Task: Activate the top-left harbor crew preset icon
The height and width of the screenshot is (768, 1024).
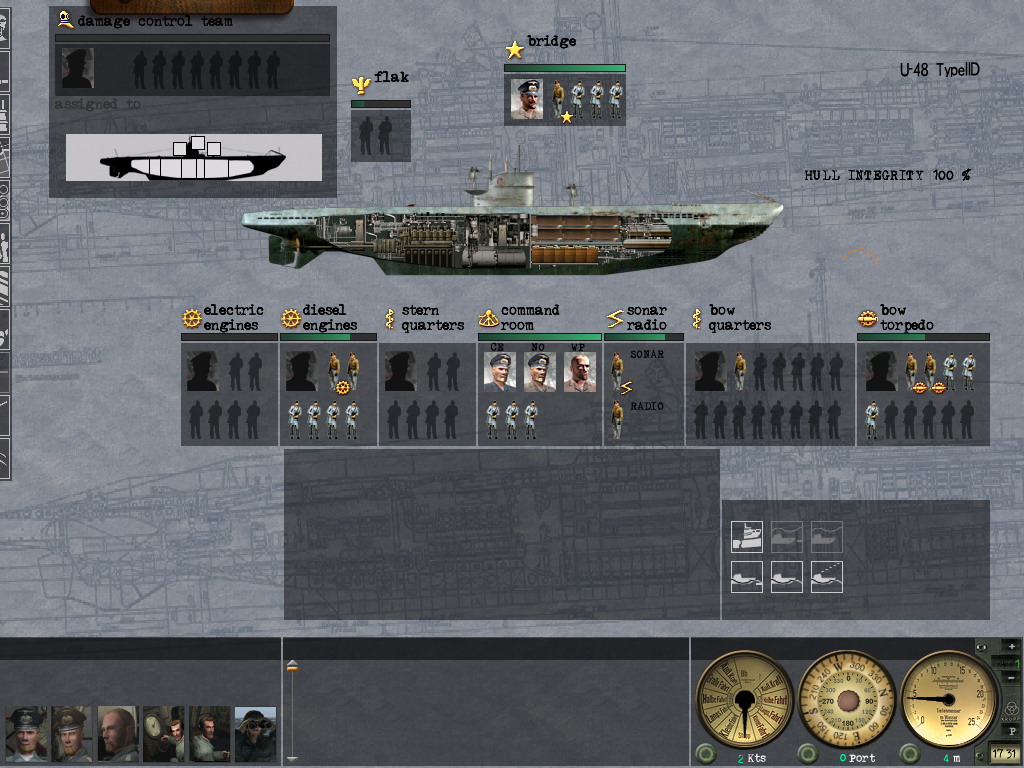Action: point(747,537)
